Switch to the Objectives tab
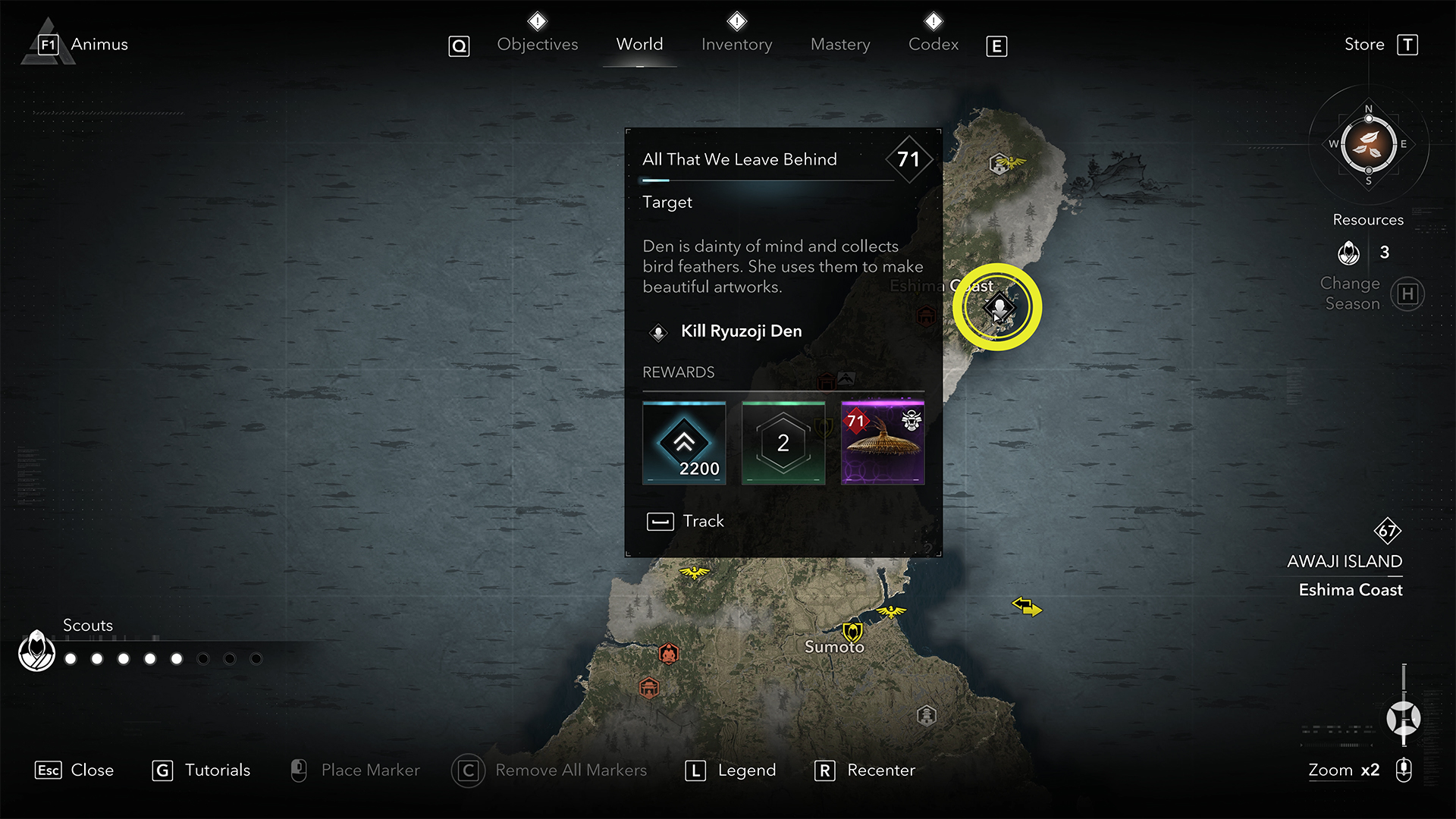This screenshot has width=1456, height=819. [x=537, y=45]
